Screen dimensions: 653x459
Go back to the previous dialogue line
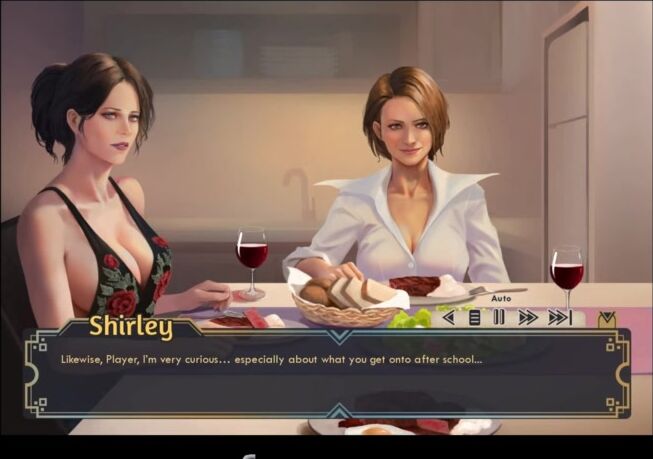click(x=448, y=318)
